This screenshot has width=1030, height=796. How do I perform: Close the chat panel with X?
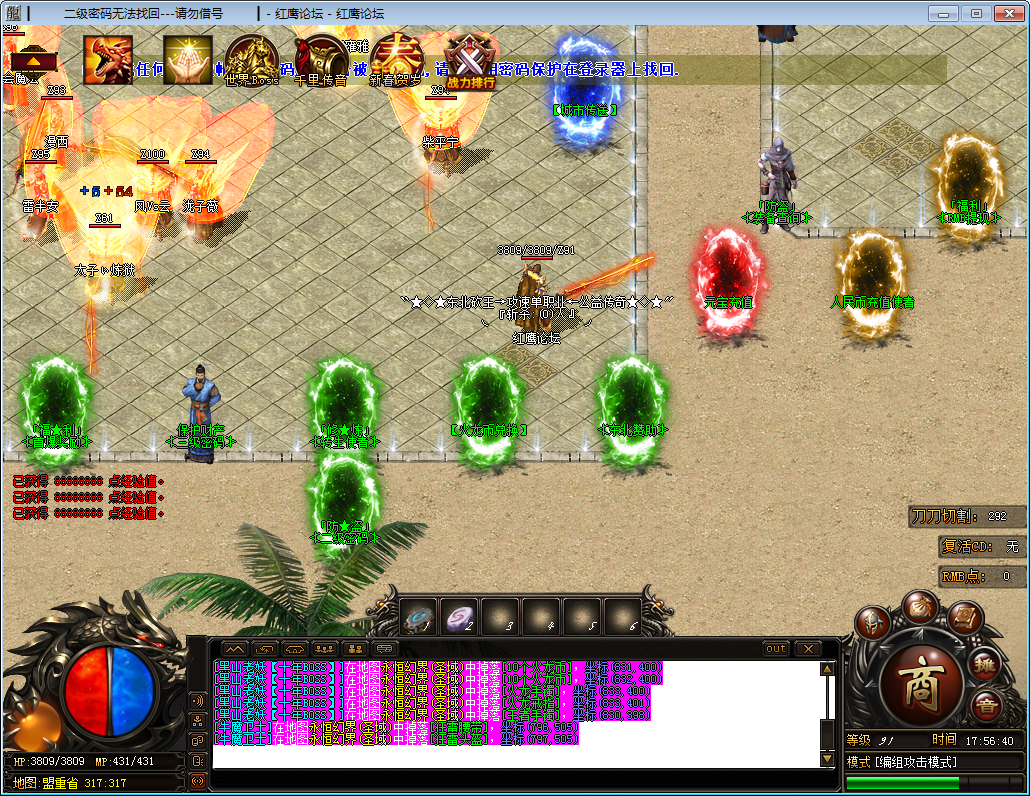(x=807, y=648)
